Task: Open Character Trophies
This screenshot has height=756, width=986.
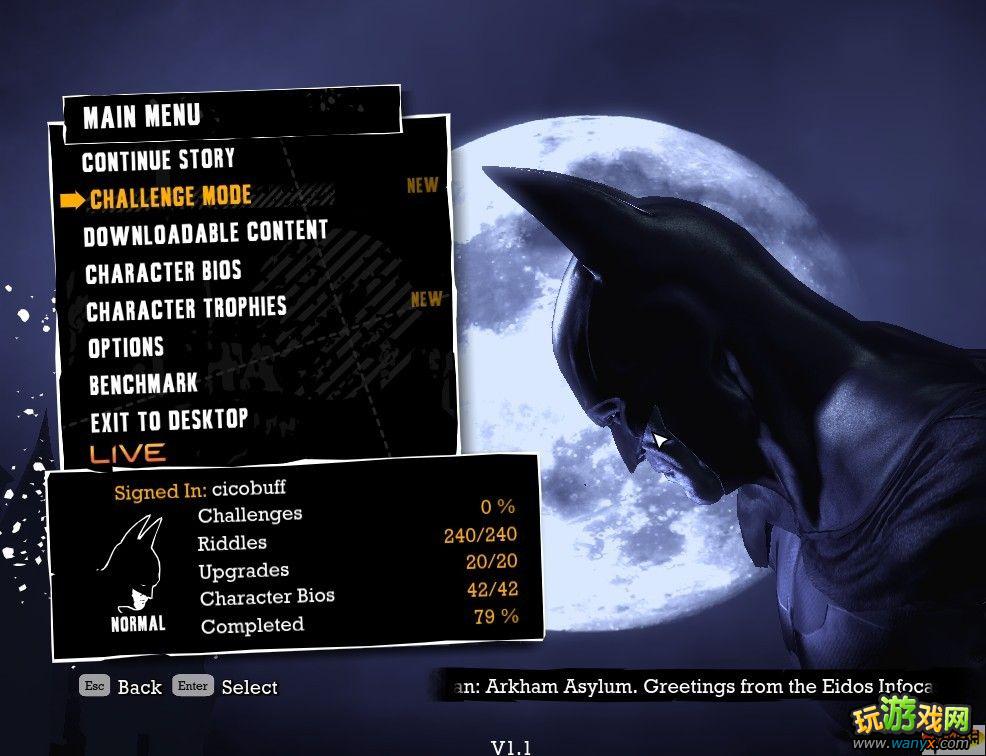Action: (x=186, y=309)
